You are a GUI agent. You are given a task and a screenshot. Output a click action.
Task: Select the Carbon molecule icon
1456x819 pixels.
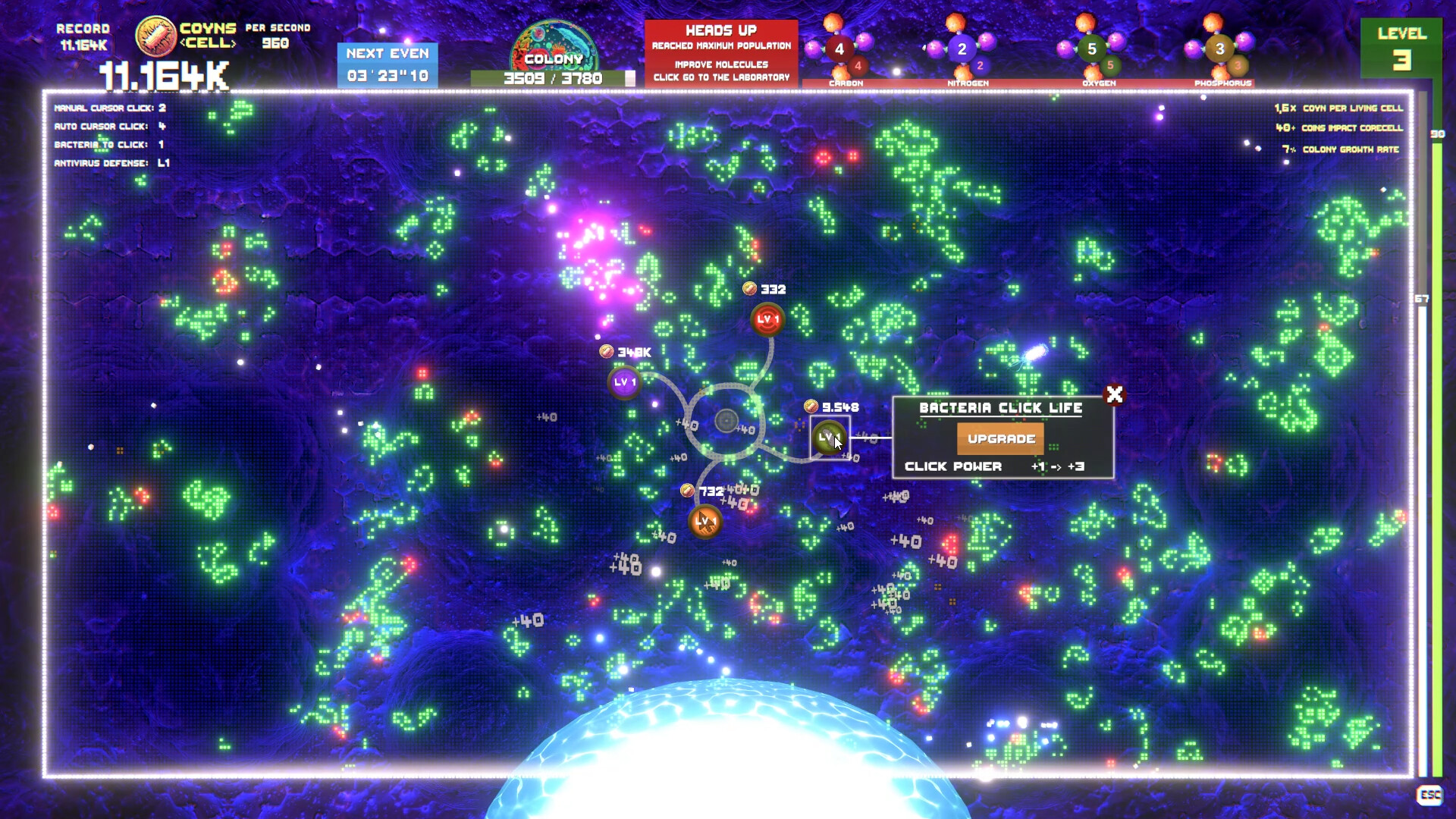tap(839, 47)
